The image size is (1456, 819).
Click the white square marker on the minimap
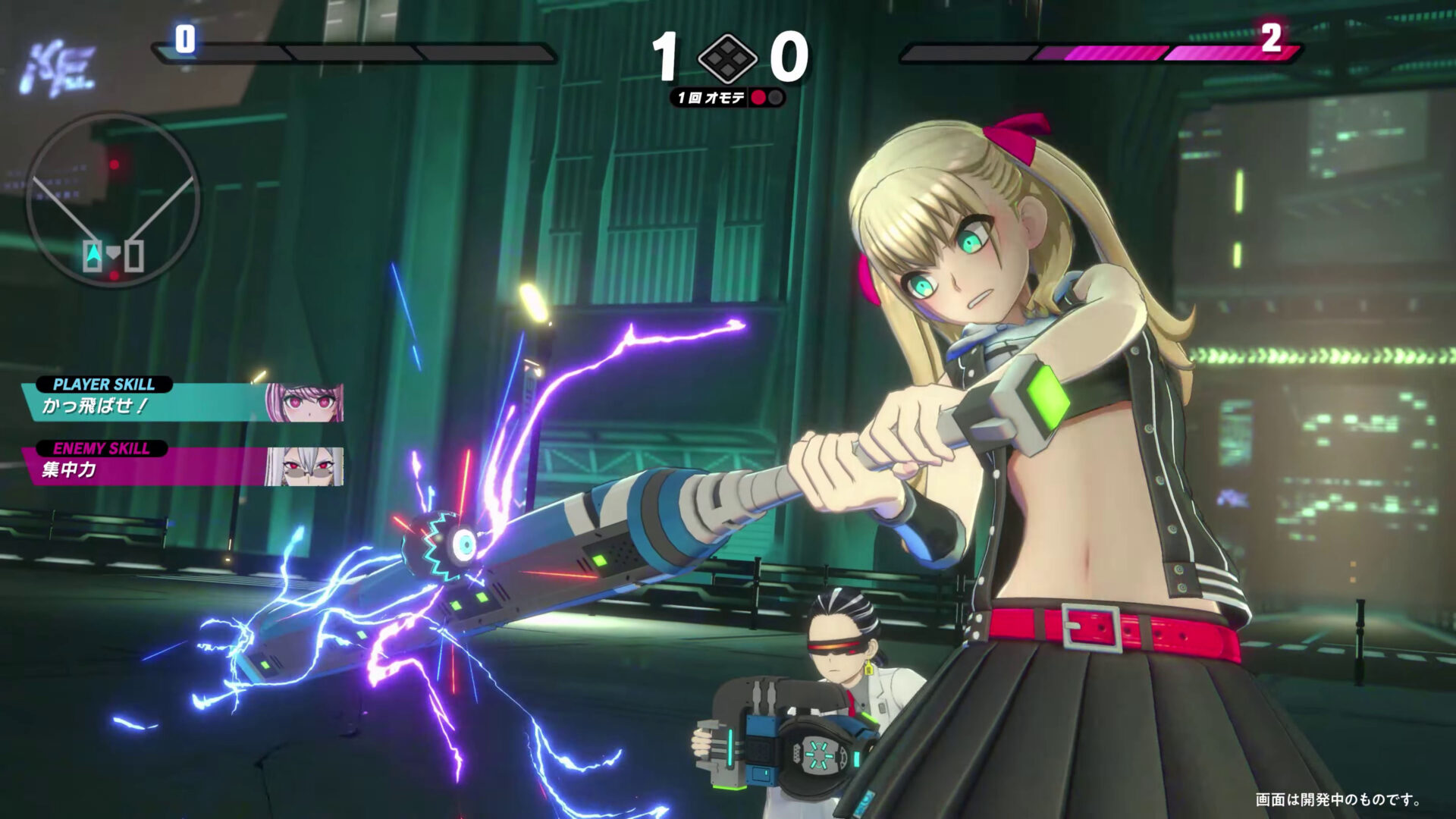click(x=134, y=254)
